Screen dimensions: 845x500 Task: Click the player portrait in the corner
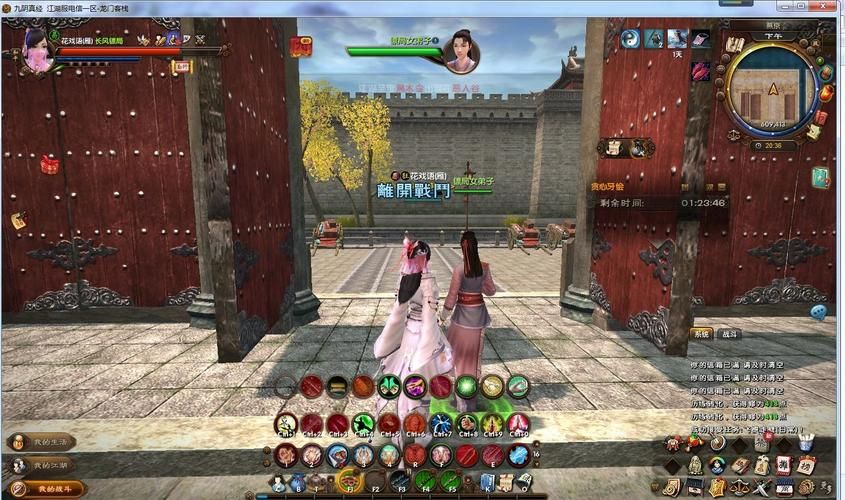coord(36,48)
